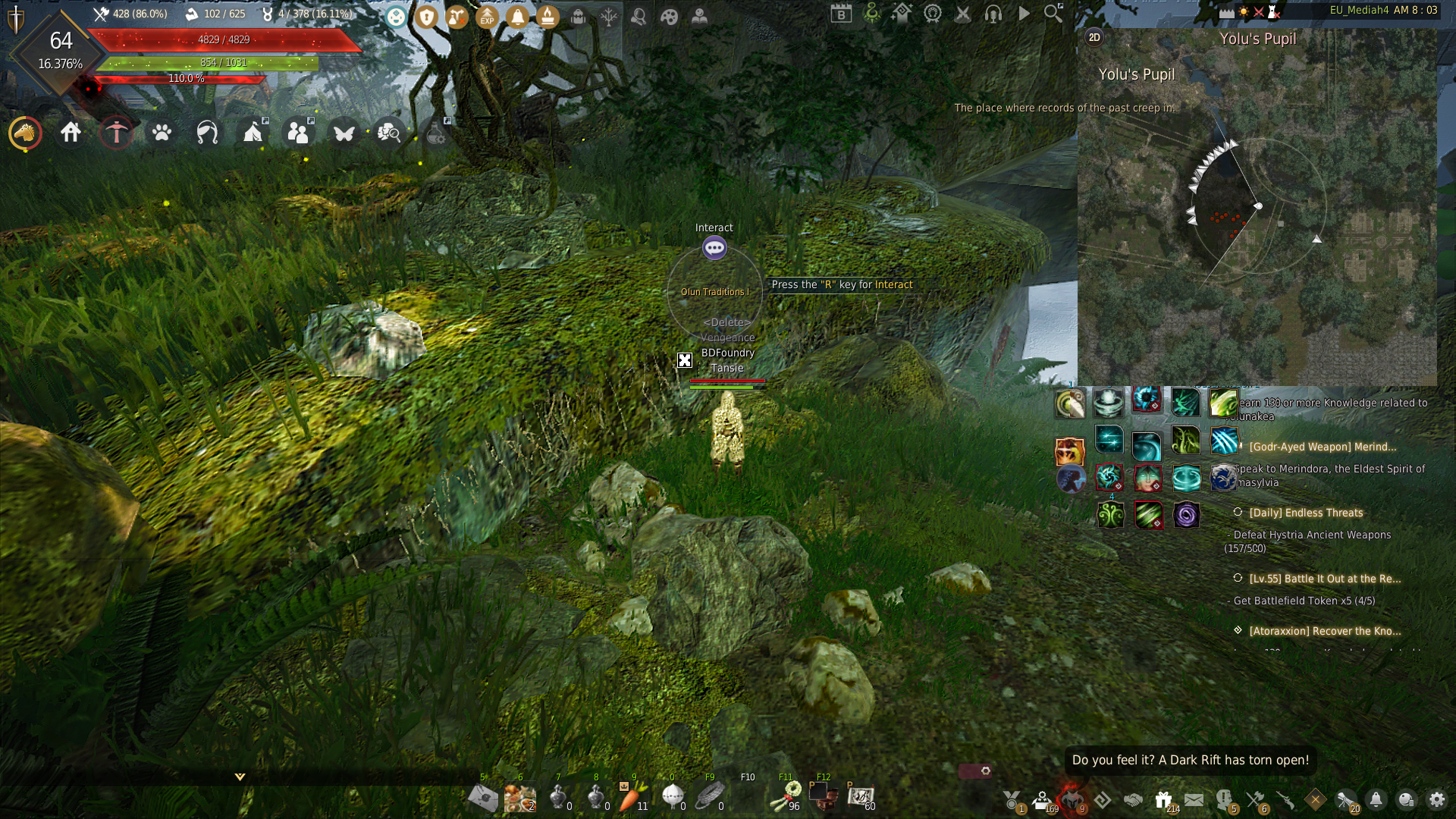Open the camp tent icon
Viewport: 1456px width, 819px height.
(x=253, y=133)
